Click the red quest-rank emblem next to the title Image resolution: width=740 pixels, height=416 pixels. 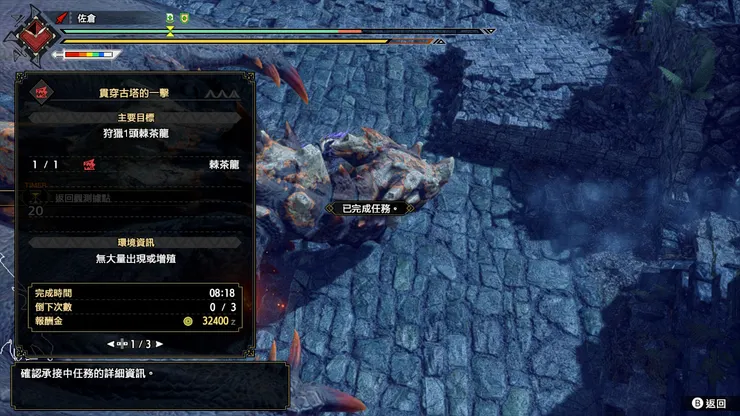42,91
